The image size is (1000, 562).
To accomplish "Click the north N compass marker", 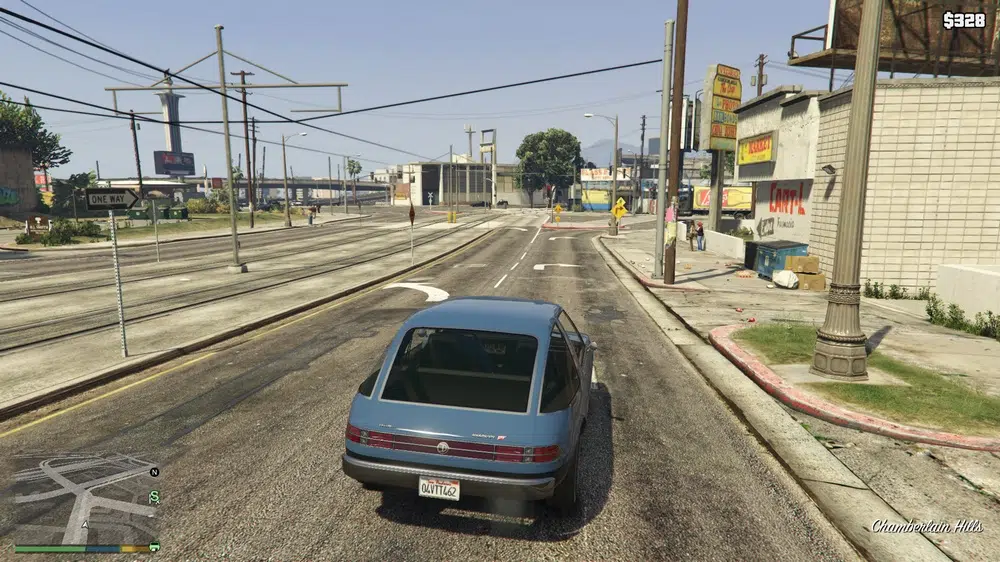I will (154, 471).
